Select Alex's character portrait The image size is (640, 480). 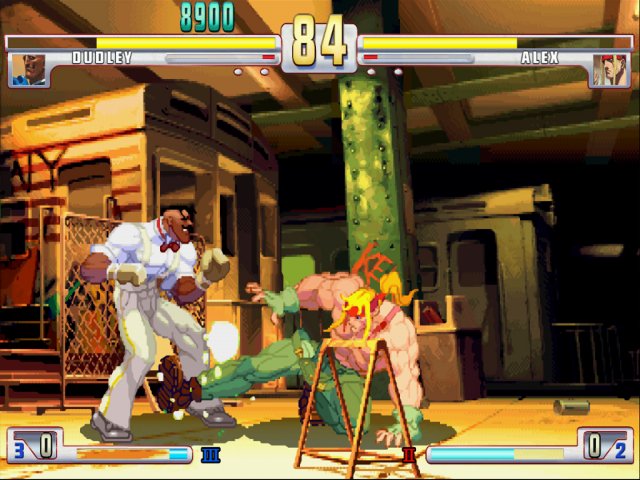coord(609,69)
